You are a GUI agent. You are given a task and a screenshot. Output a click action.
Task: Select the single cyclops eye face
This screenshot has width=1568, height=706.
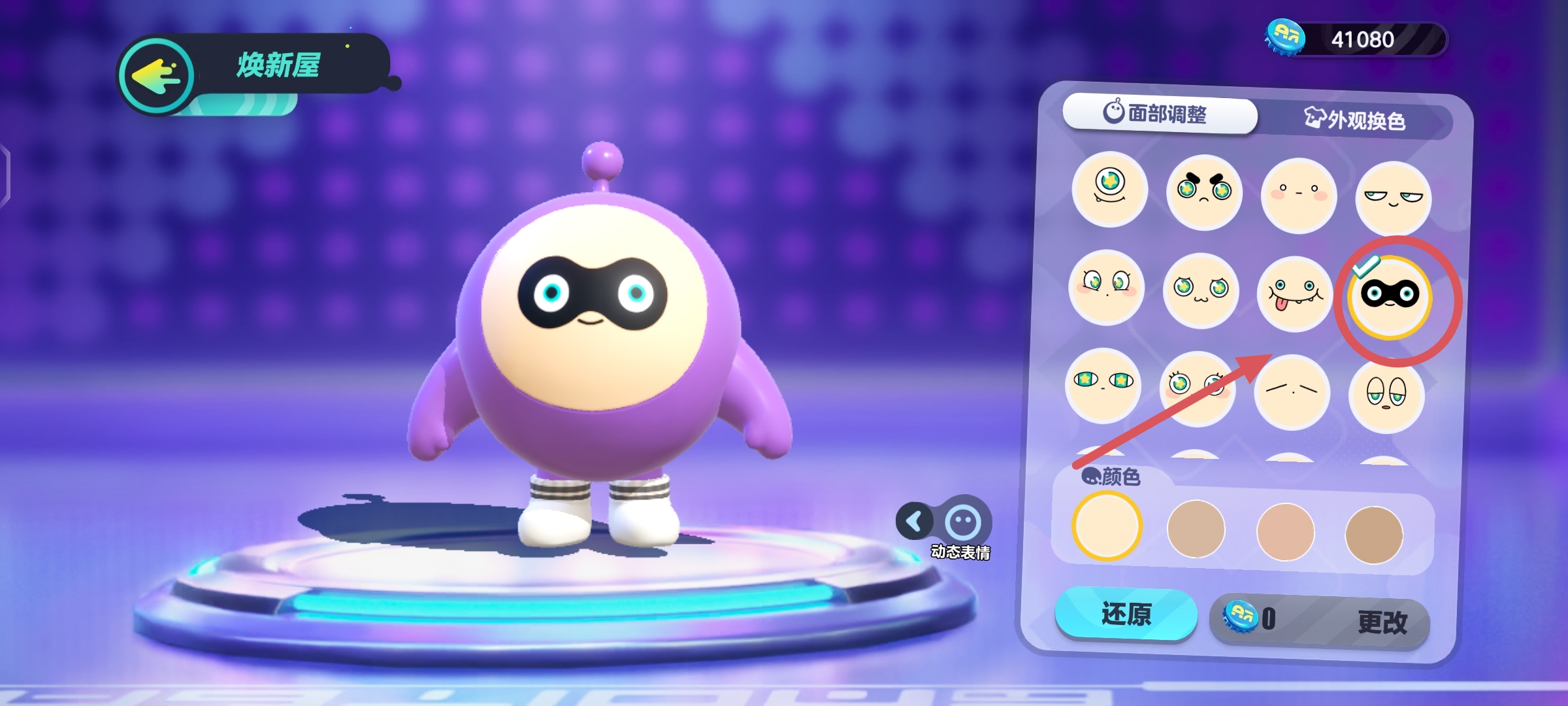(x=1109, y=188)
